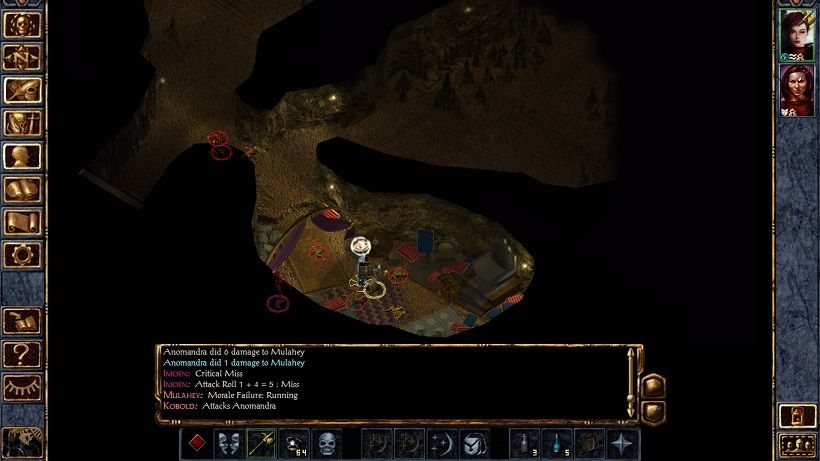
Task: Open the journal quill-and-book button
Action: click(x=22, y=90)
